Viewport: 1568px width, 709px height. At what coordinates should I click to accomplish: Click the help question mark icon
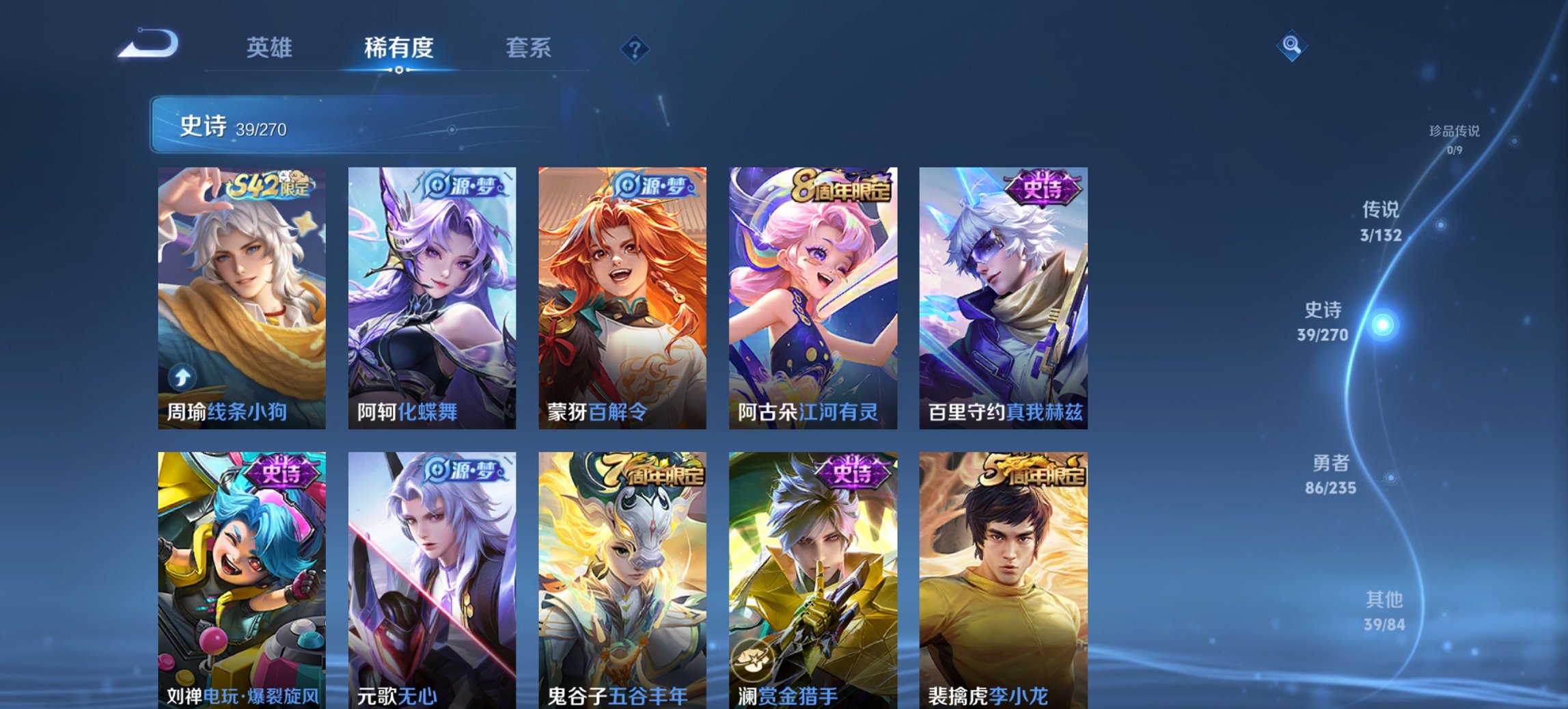pos(635,48)
